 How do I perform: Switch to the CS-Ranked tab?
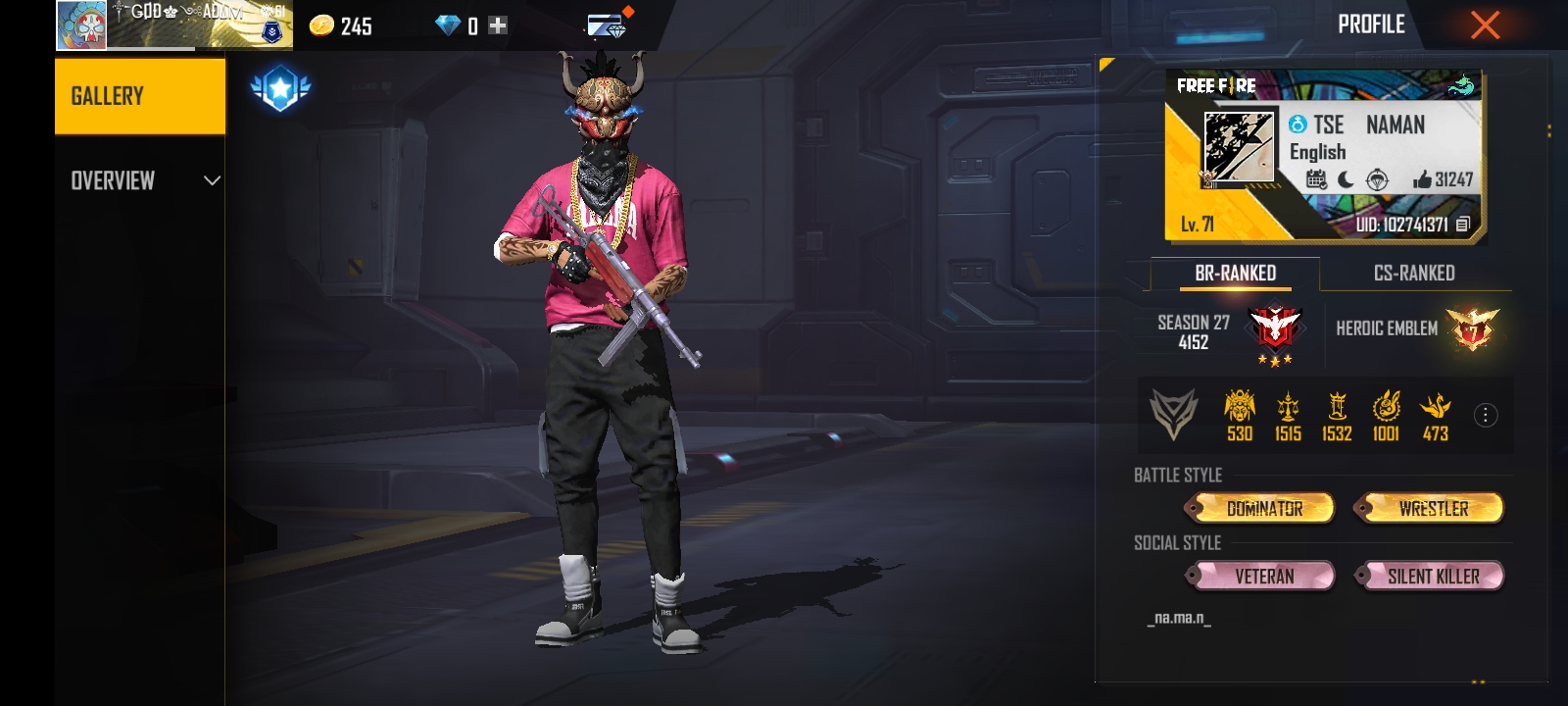click(1413, 274)
